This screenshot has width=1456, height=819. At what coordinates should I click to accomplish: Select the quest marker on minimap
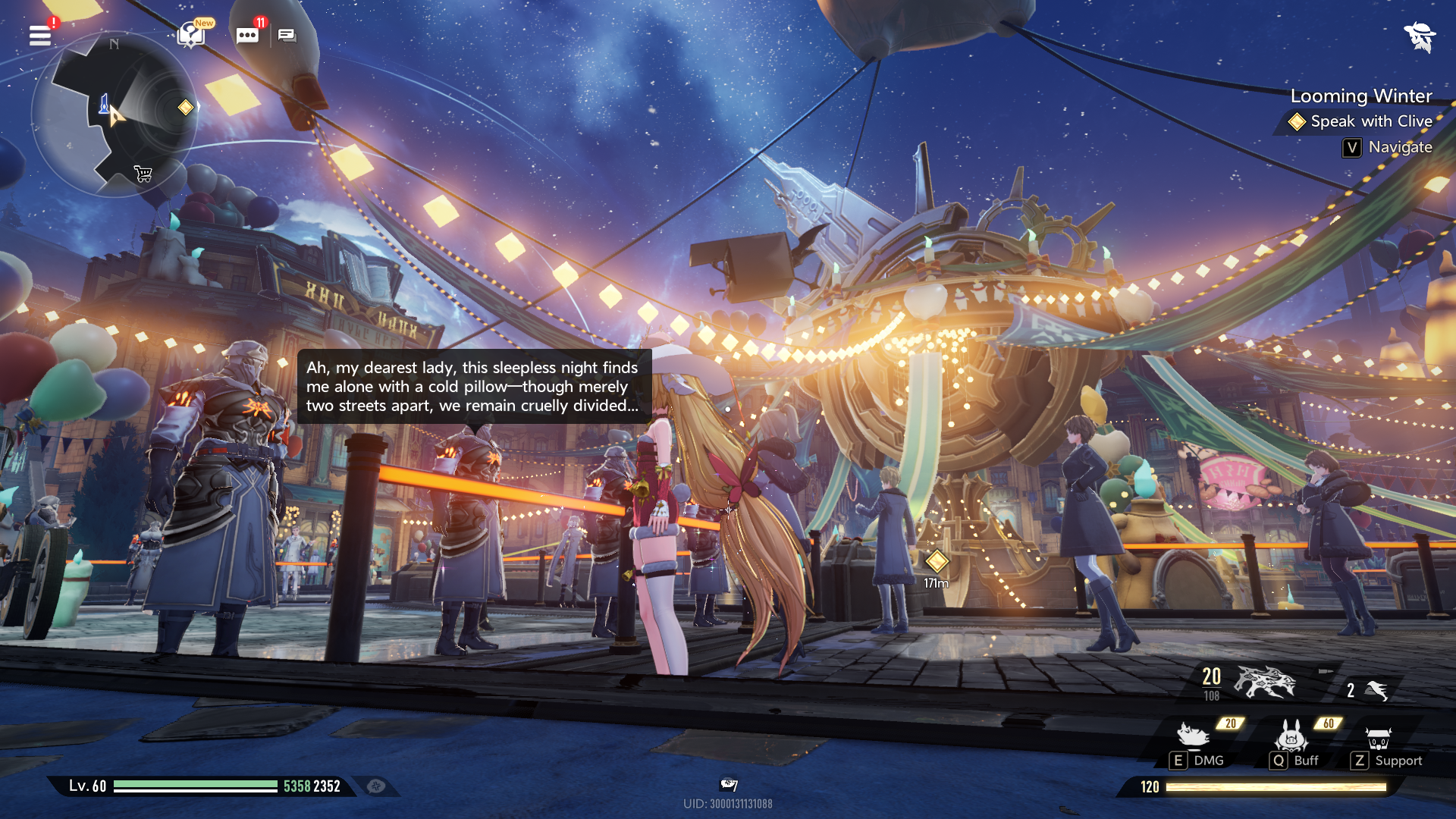click(x=186, y=107)
